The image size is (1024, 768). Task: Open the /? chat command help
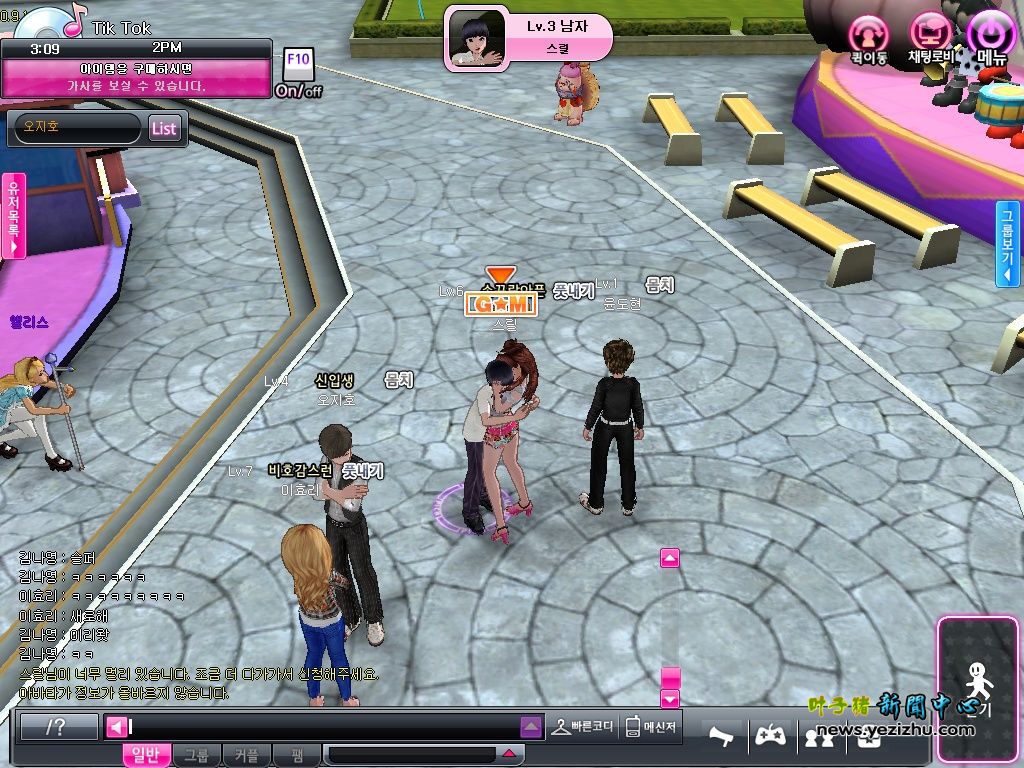point(59,727)
